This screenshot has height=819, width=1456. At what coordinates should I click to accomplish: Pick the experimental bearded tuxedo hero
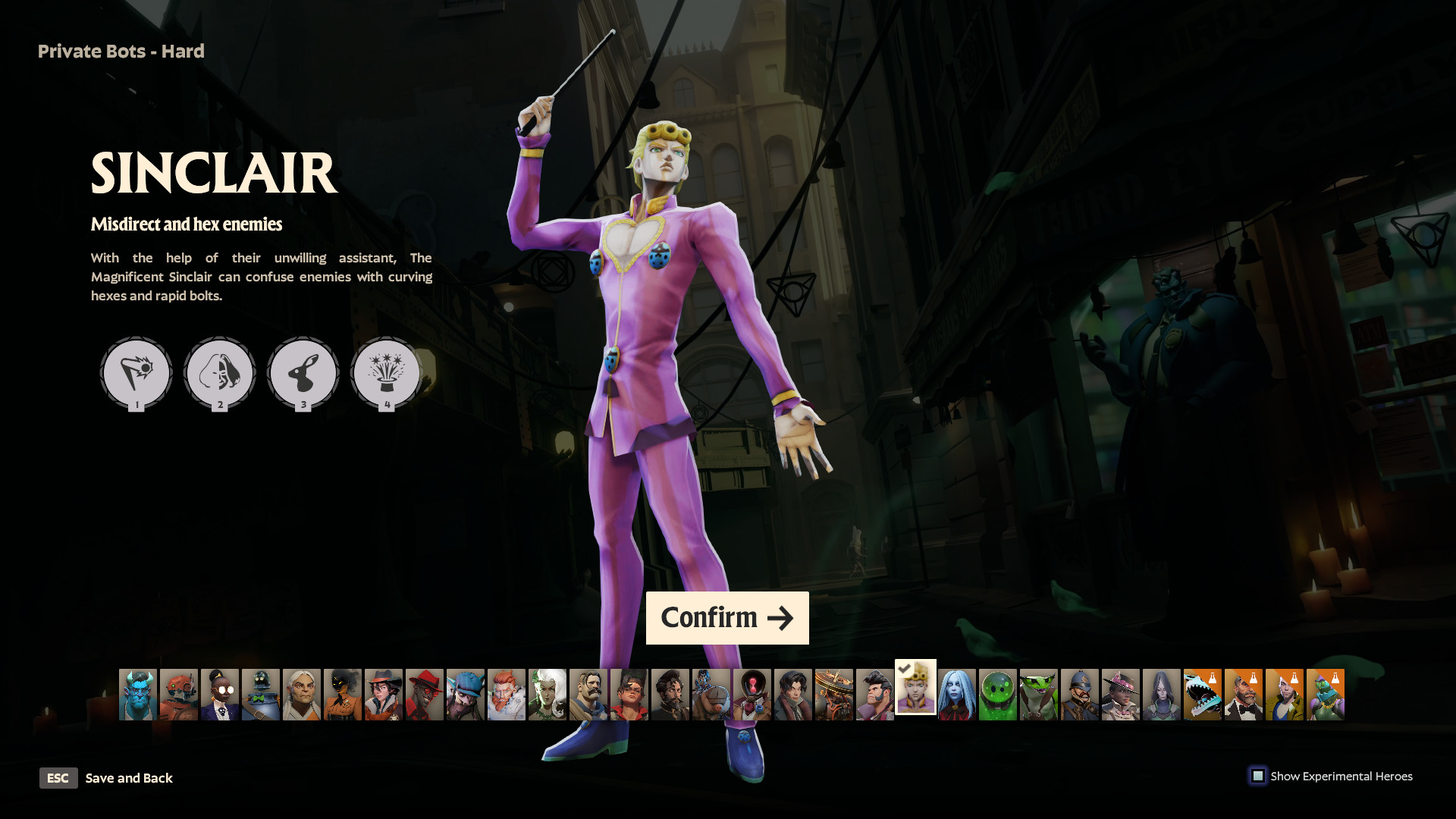point(1244,695)
